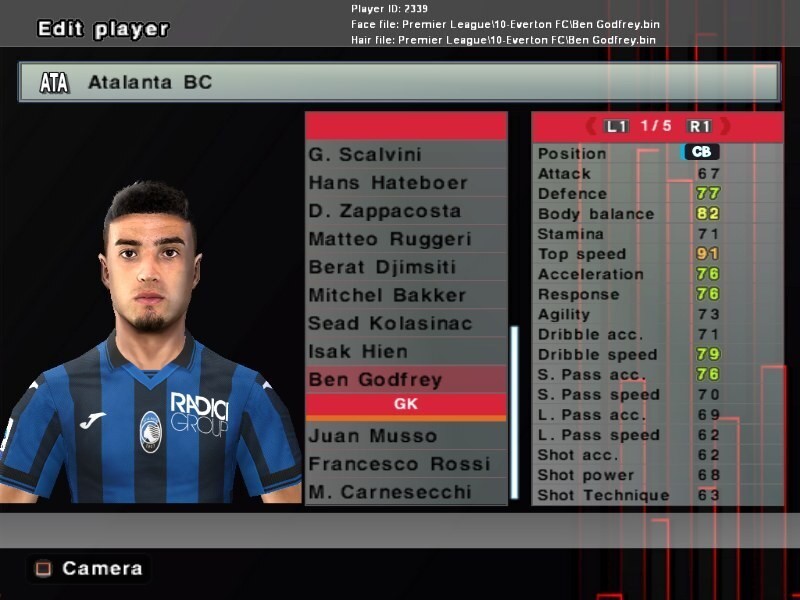The height and width of the screenshot is (600, 800).
Task: Open the Atalanta BC team bar
Action: pyautogui.click(x=398, y=82)
